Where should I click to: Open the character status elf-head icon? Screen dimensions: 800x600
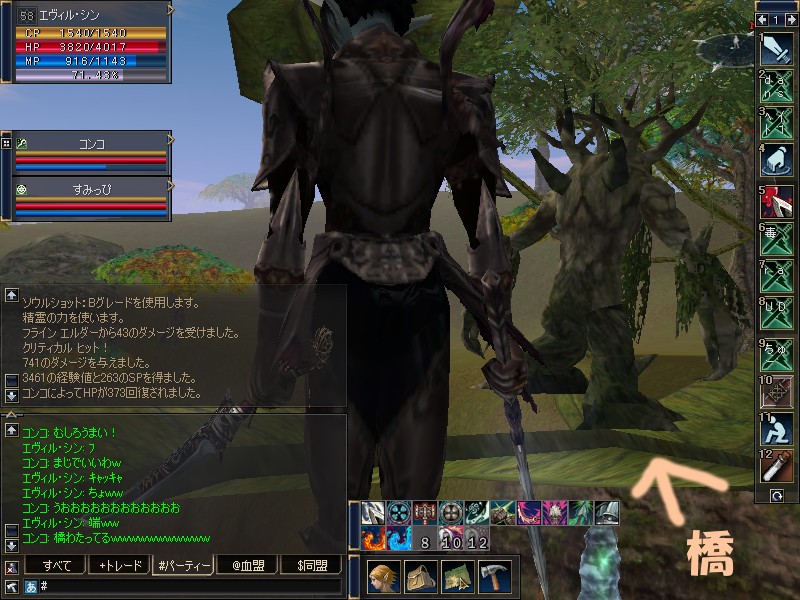[x=383, y=577]
